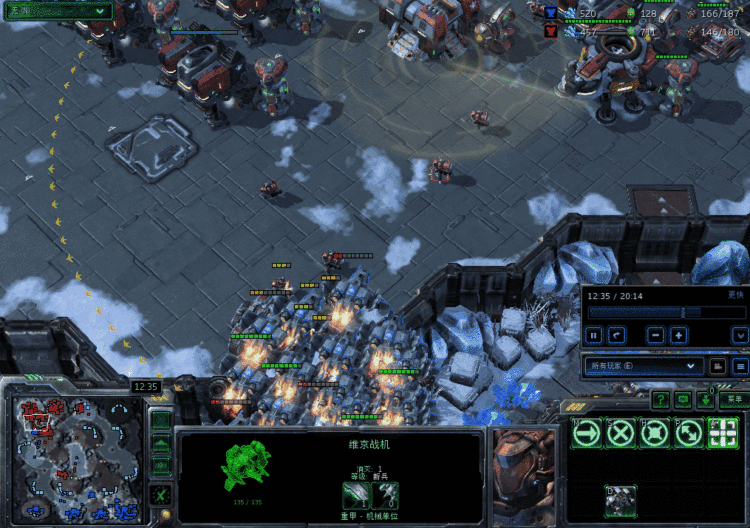Viewport: 750px width, 528px height.
Task: Open the chat message button
Action: click(x=683, y=399)
